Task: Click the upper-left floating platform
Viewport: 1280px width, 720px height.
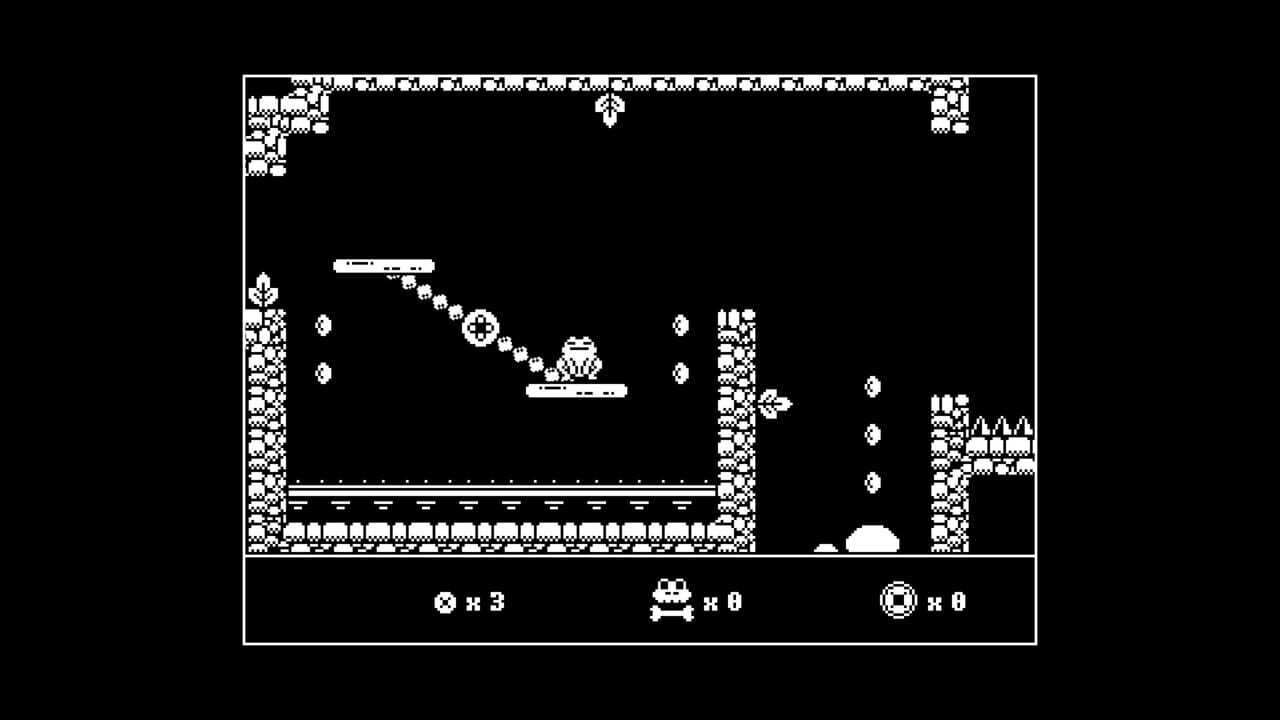Action: (x=383, y=266)
